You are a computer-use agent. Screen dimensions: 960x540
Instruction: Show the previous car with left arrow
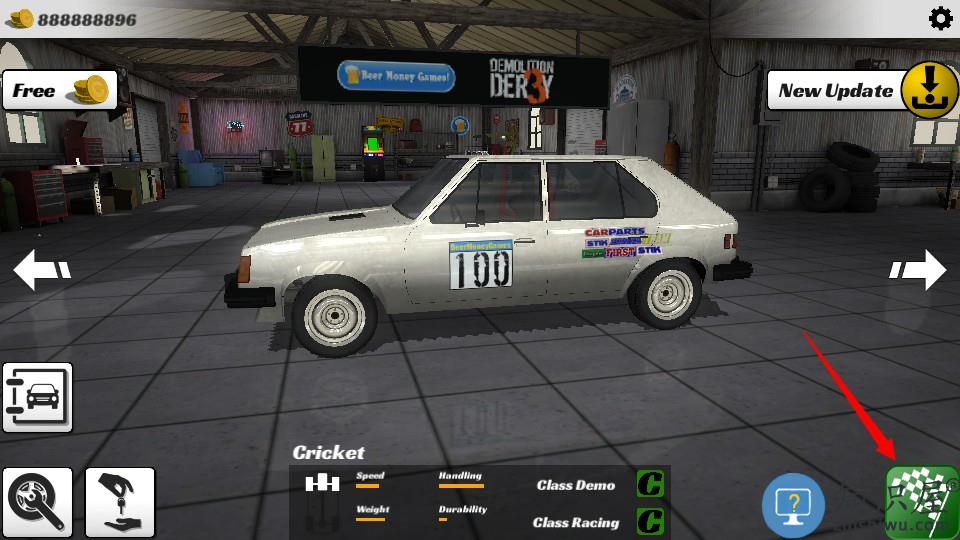[x=42, y=269]
